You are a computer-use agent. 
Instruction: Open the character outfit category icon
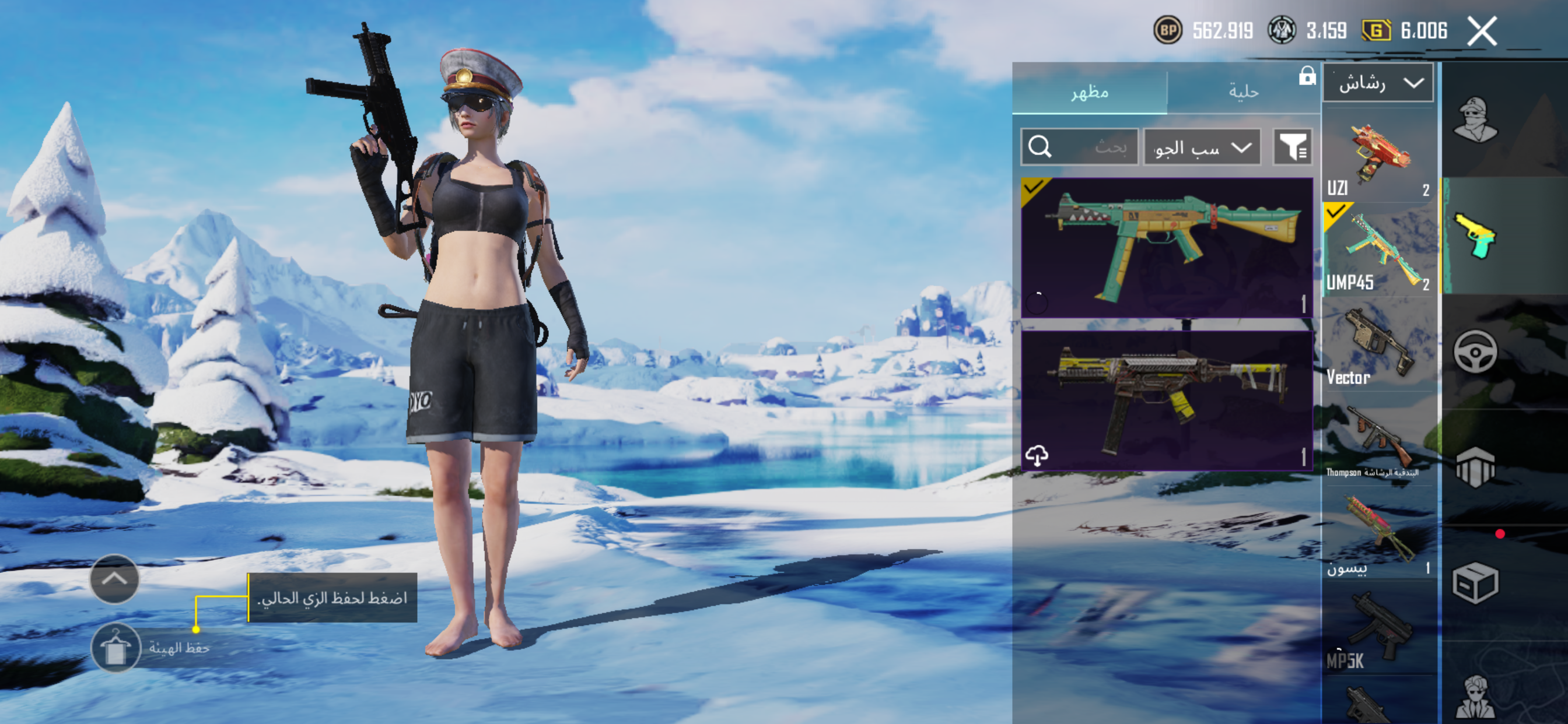tap(1475, 120)
